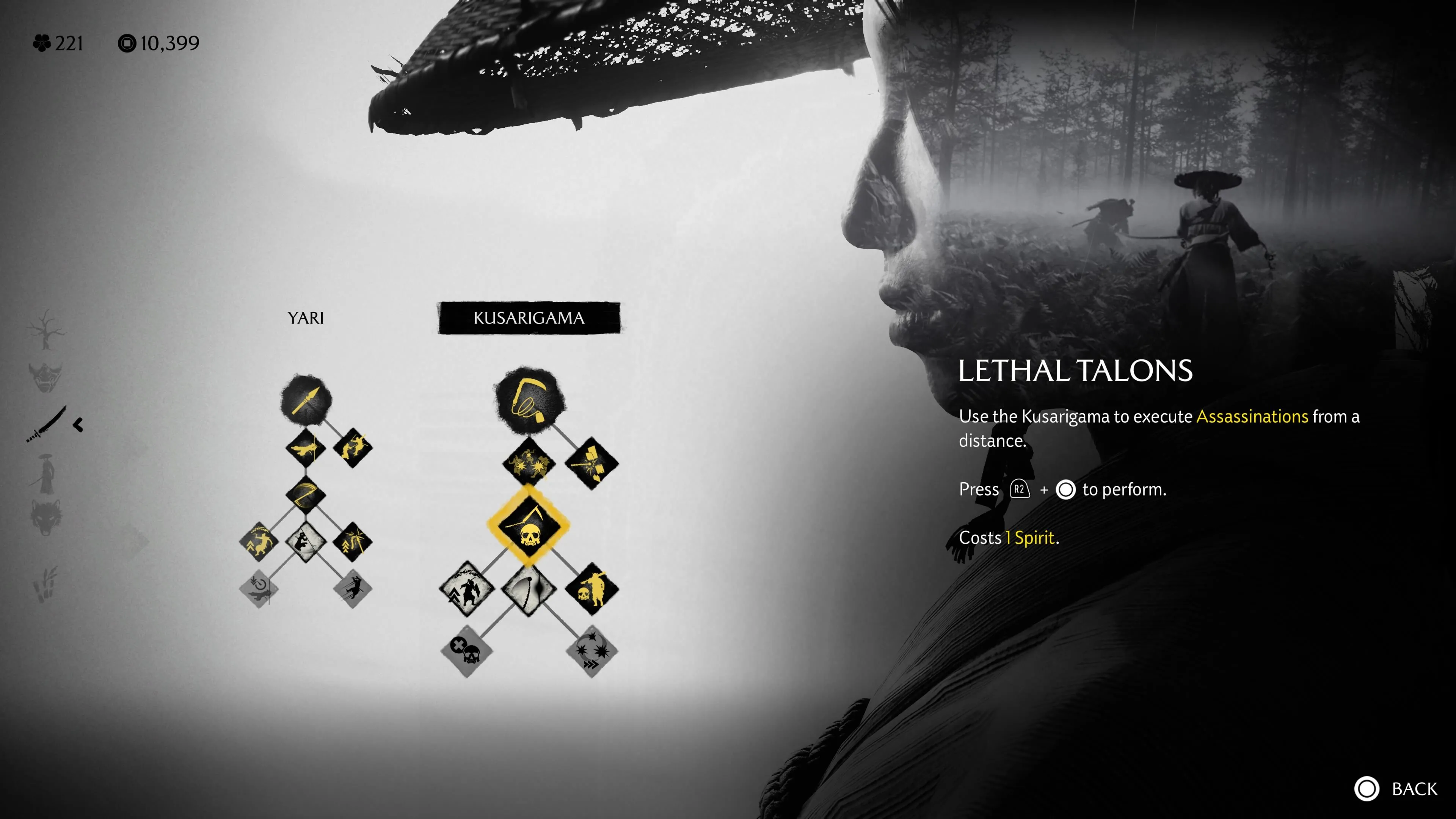Switch to the Yari skill tab
Viewport: 1456px width, 819px height.
tap(305, 318)
